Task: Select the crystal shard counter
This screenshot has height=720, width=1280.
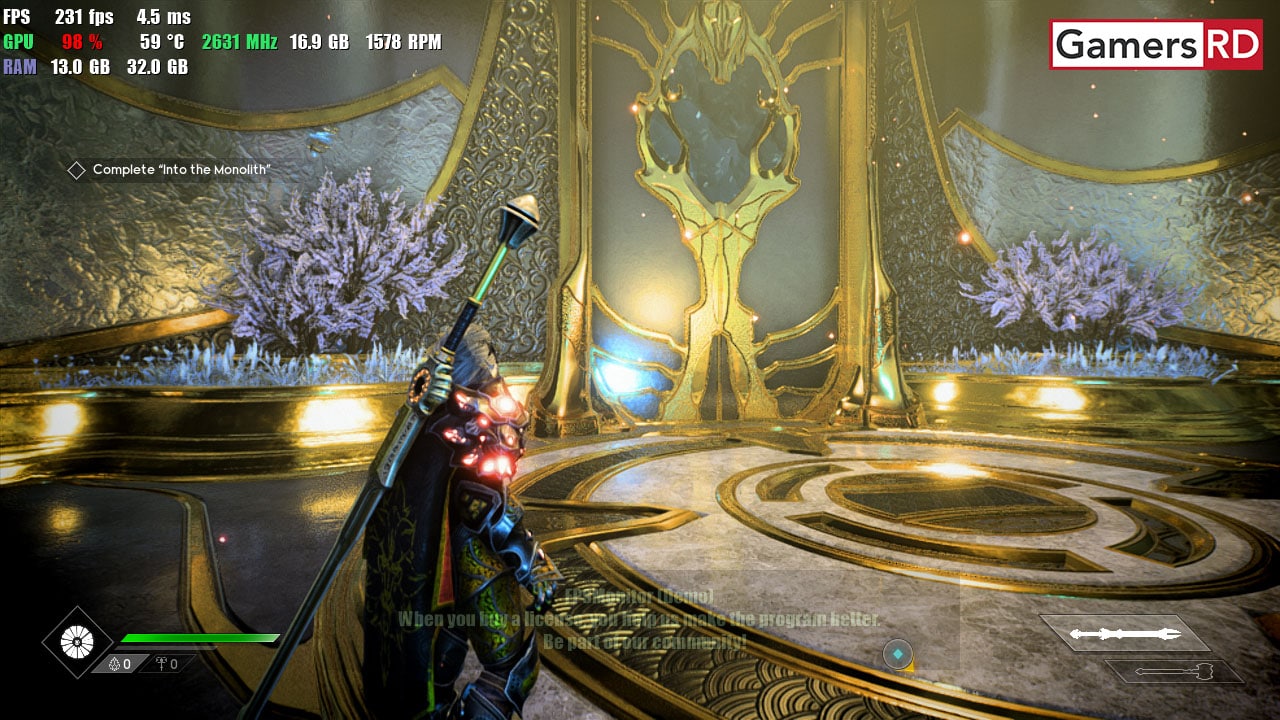Action: tap(121, 663)
